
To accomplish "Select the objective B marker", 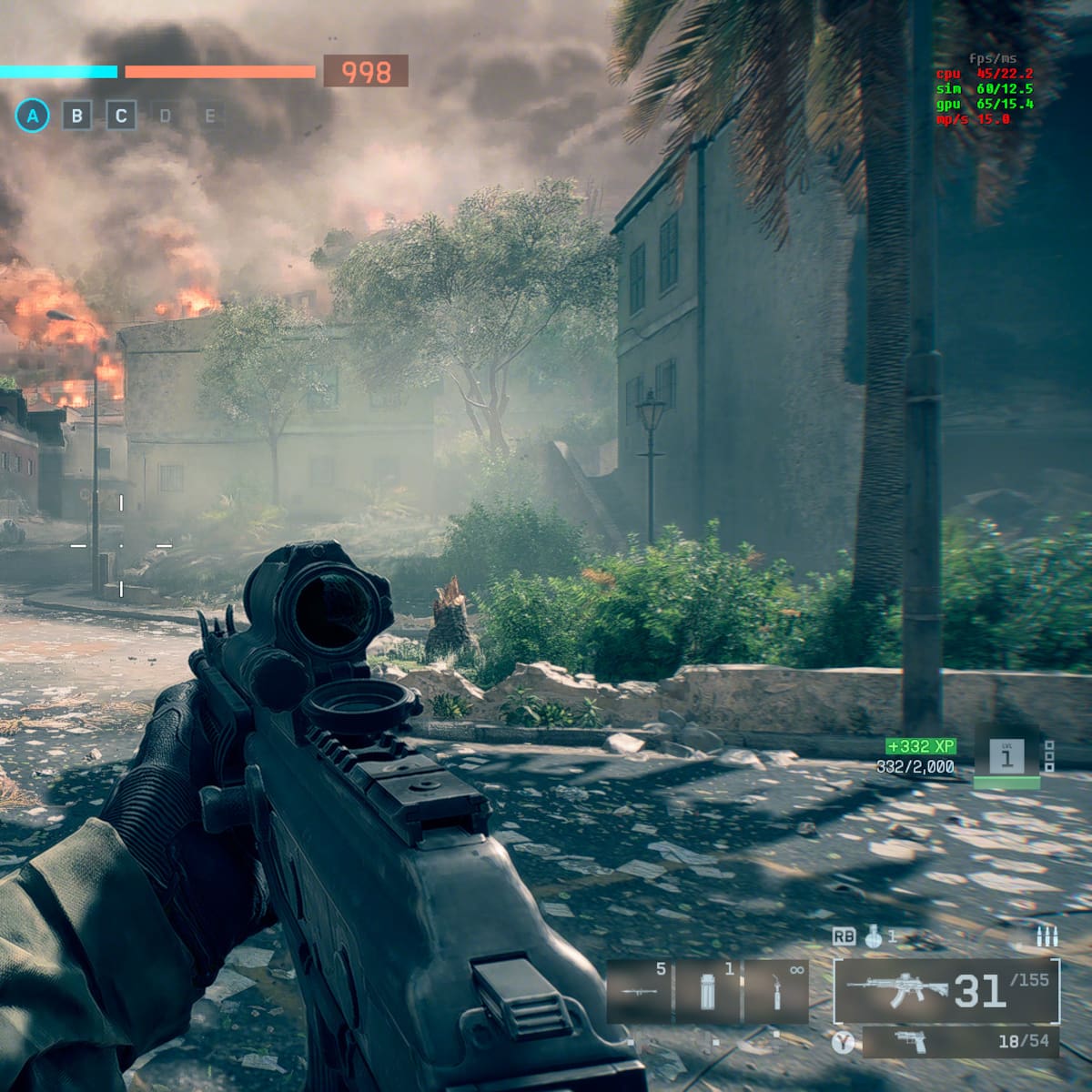I will (x=77, y=116).
